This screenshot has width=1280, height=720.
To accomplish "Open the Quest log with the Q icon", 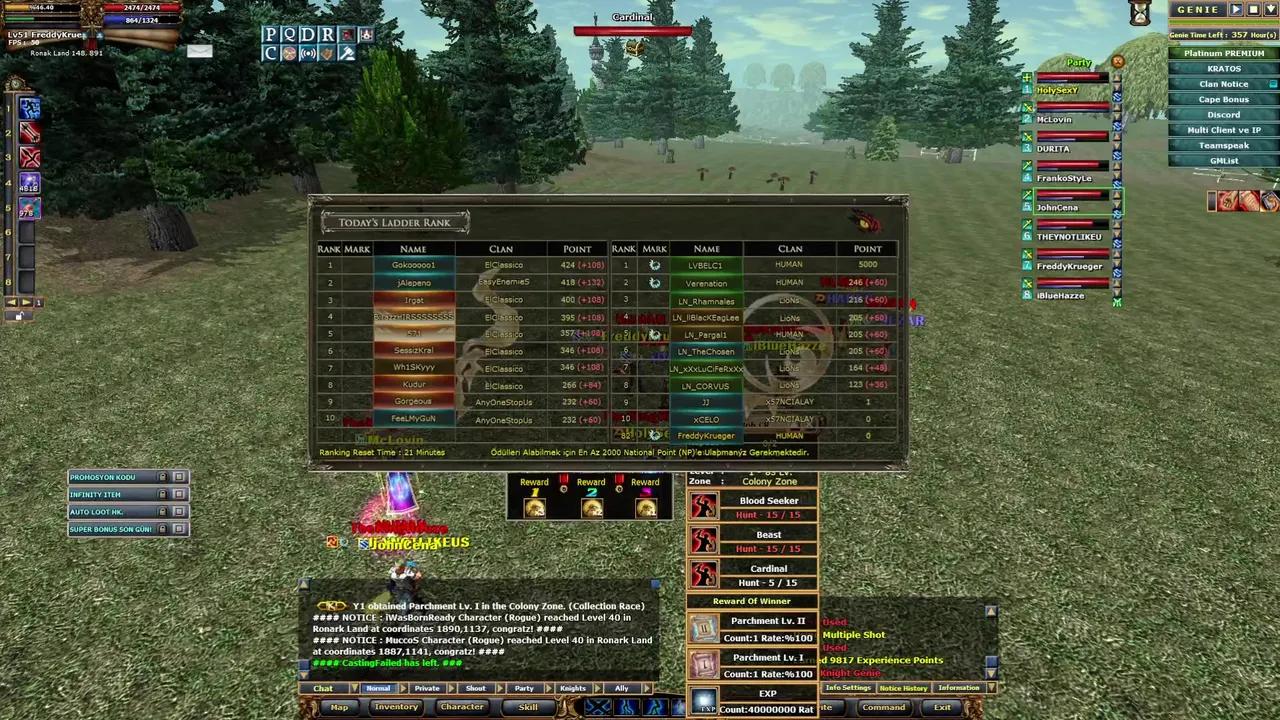I will point(289,35).
